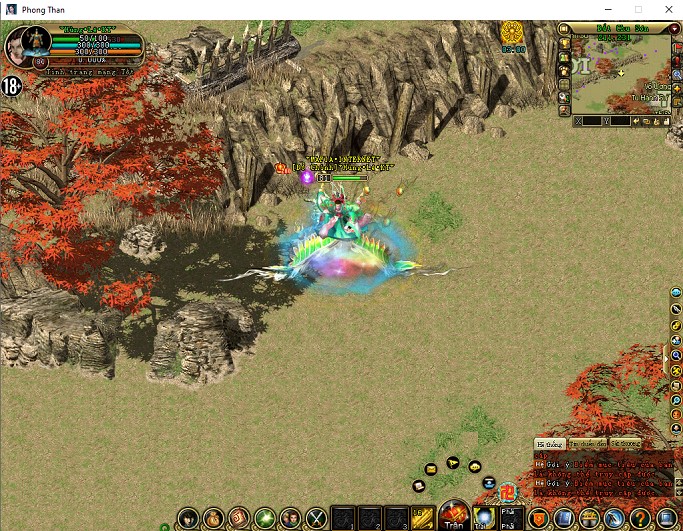
Task: Use the golden sword skill slot
Action: click(x=421, y=518)
